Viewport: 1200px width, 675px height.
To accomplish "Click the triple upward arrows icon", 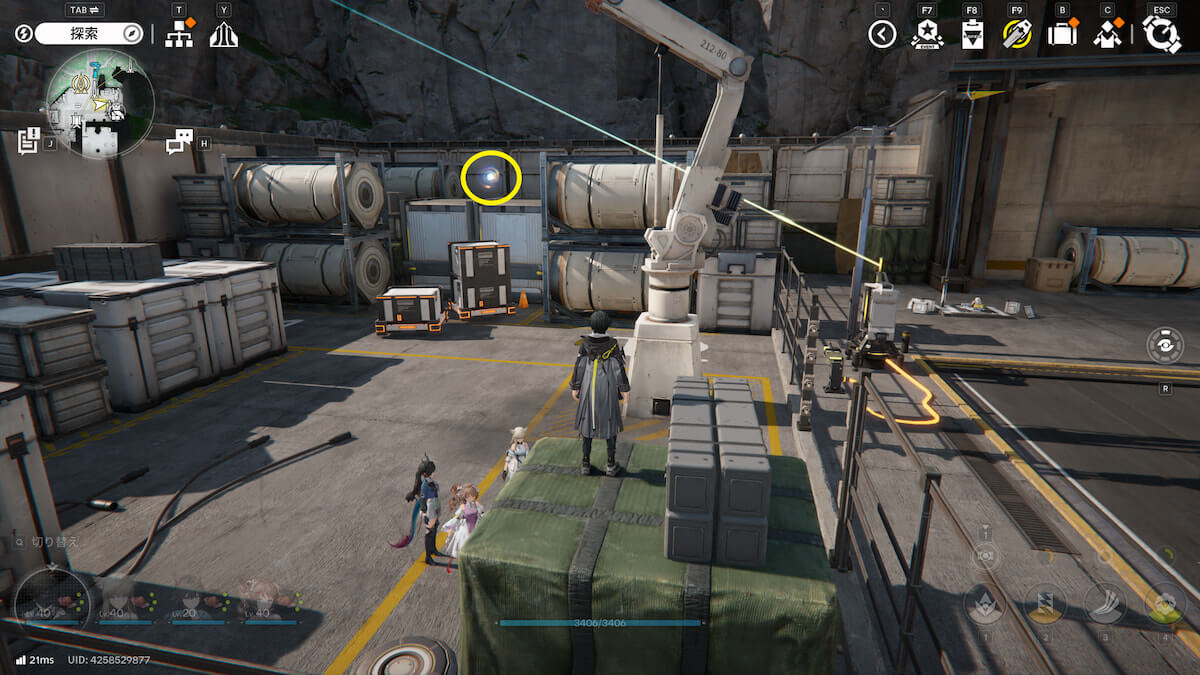I will point(224,35).
